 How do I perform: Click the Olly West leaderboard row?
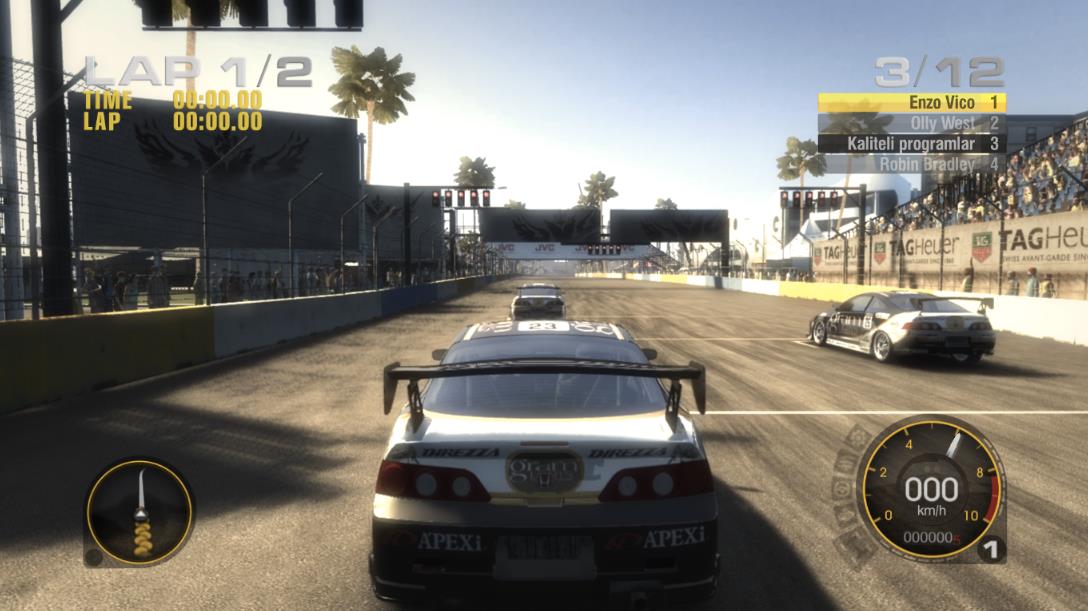(x=911, y=123)
